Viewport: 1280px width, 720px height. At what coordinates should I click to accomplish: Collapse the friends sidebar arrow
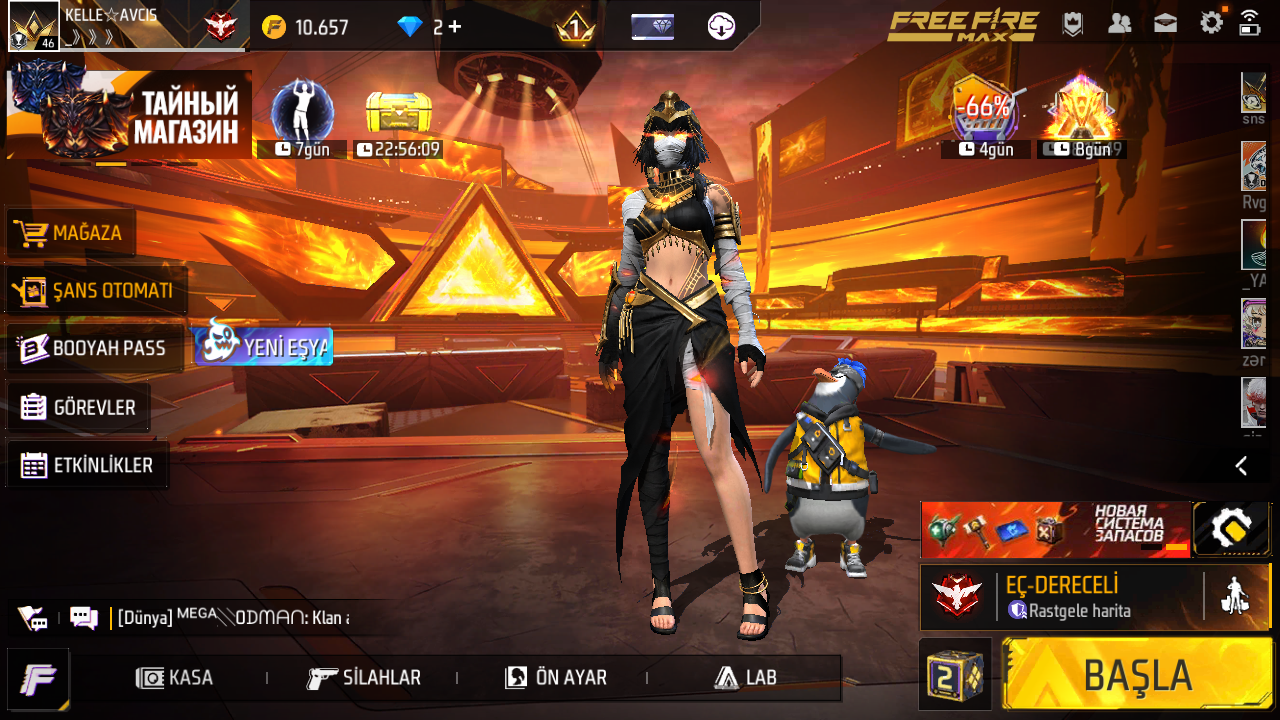coord(1241,465)
